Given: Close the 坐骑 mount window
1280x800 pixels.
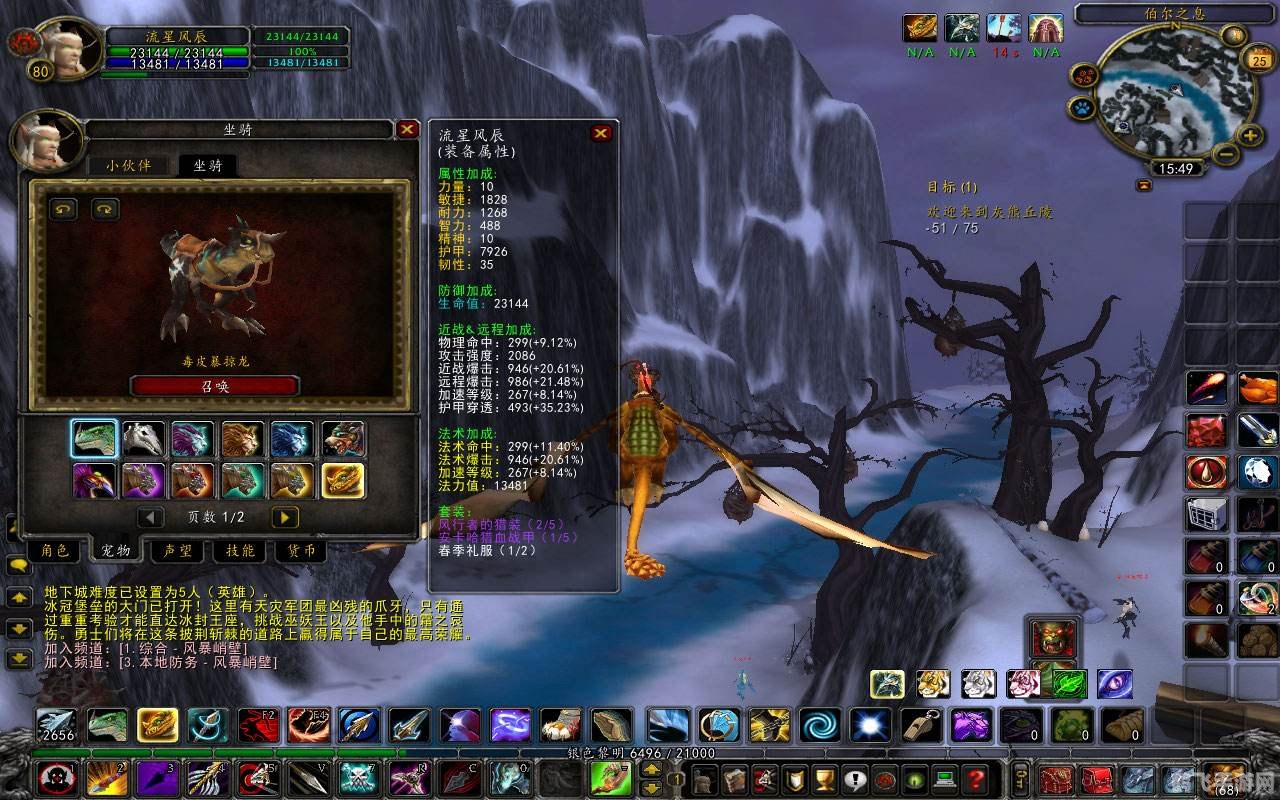Looking at the screenshot, I should pyautogui.click(x=407, y=129).
